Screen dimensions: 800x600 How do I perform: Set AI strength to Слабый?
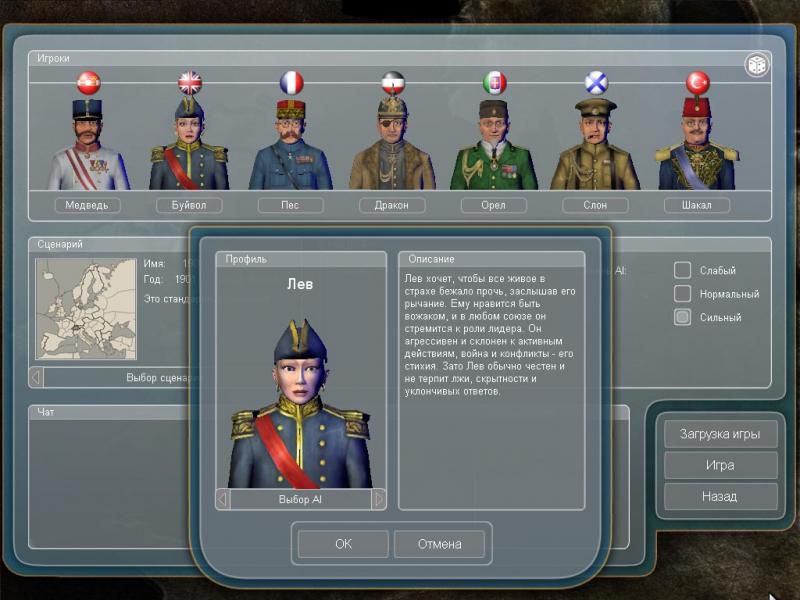(x=682, y=270)
